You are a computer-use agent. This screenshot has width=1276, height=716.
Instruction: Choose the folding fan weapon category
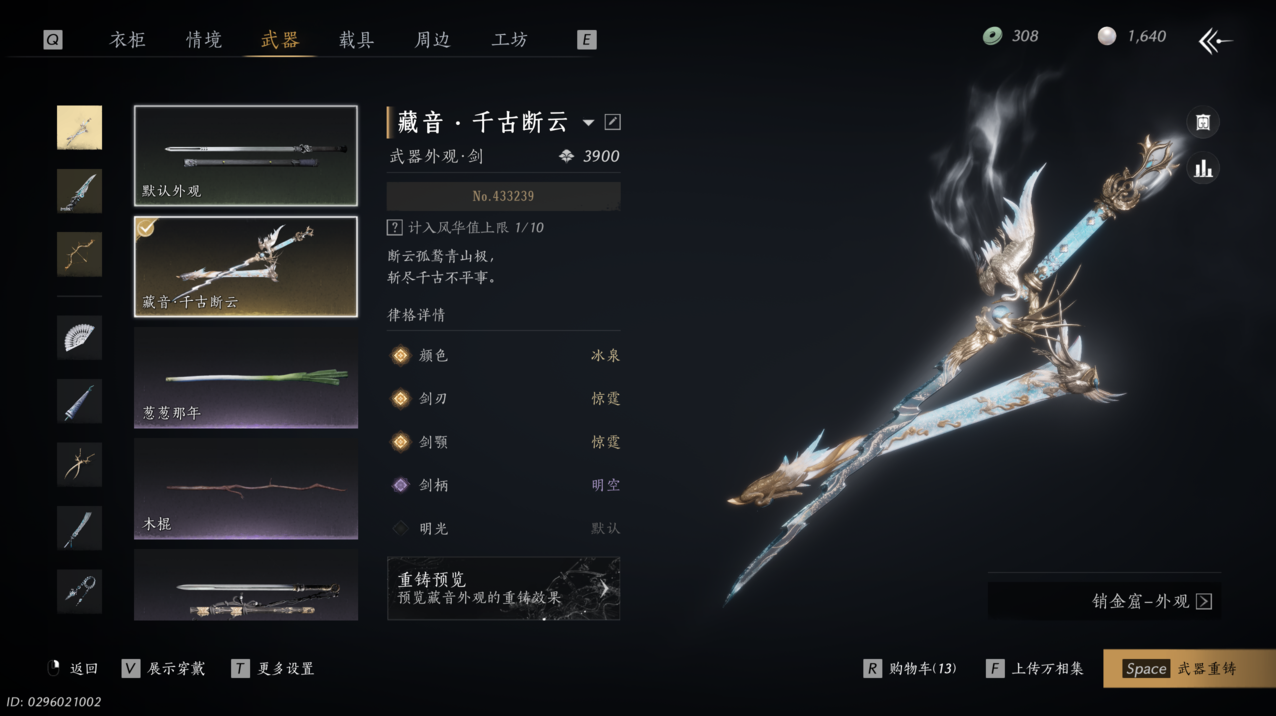point(79,337)
